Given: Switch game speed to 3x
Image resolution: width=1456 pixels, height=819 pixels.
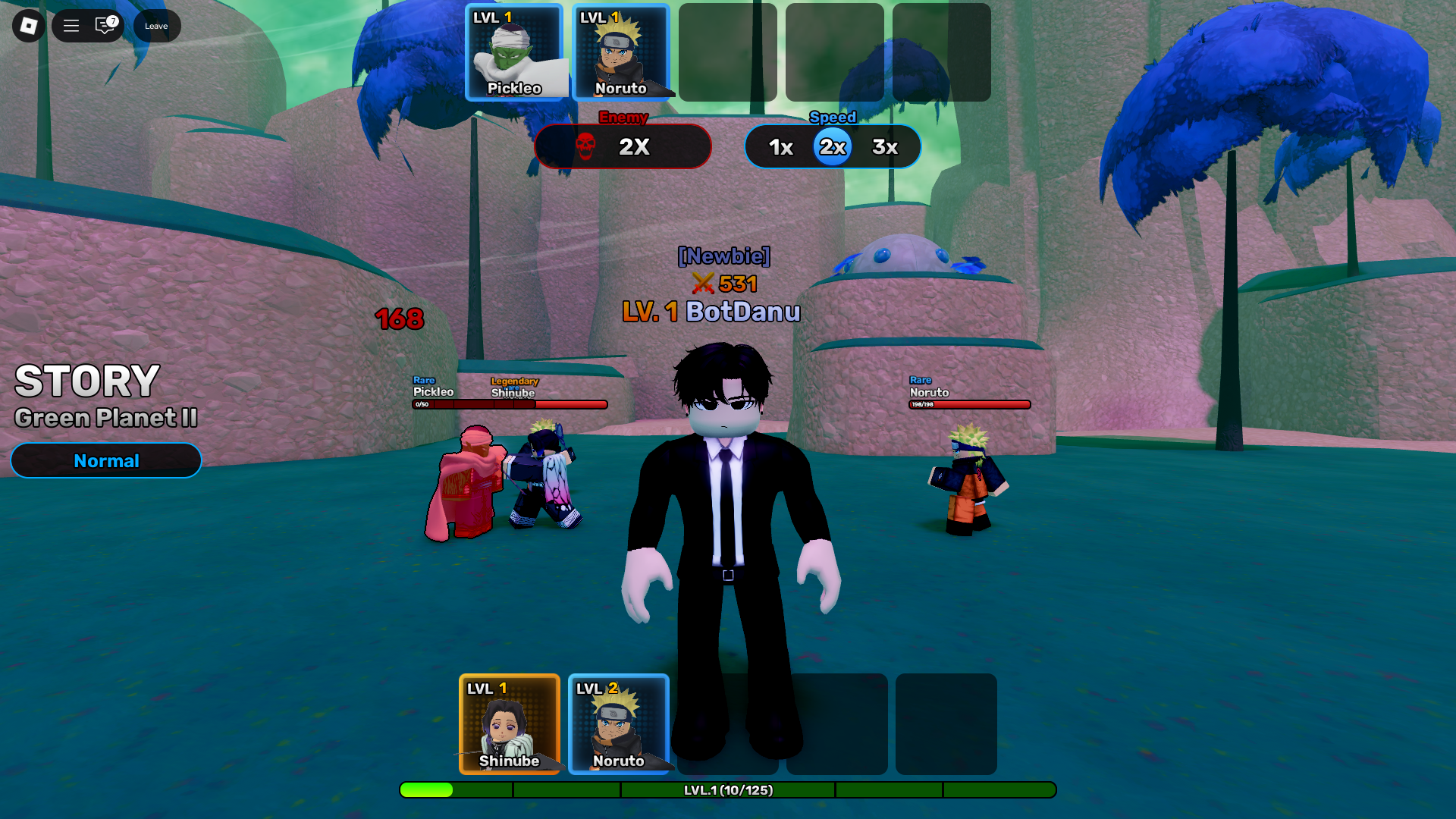Looking at the screenshot, I should (884, 146).
